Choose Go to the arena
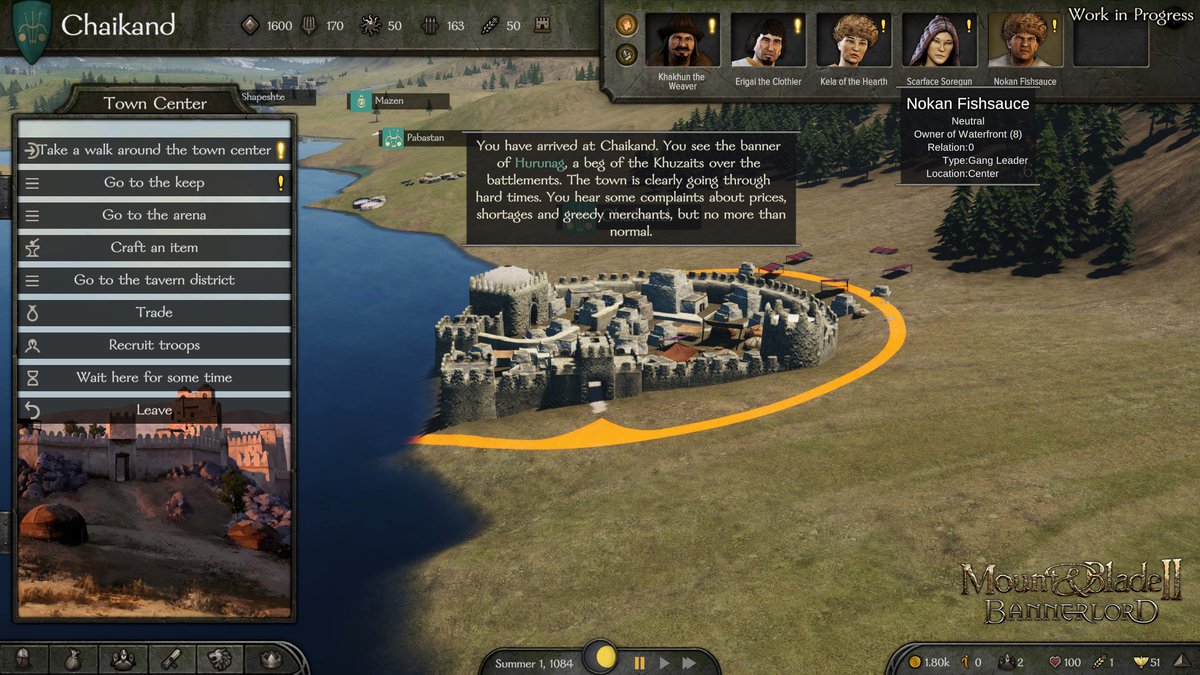The image size is (1200, 675). point(154,215)
